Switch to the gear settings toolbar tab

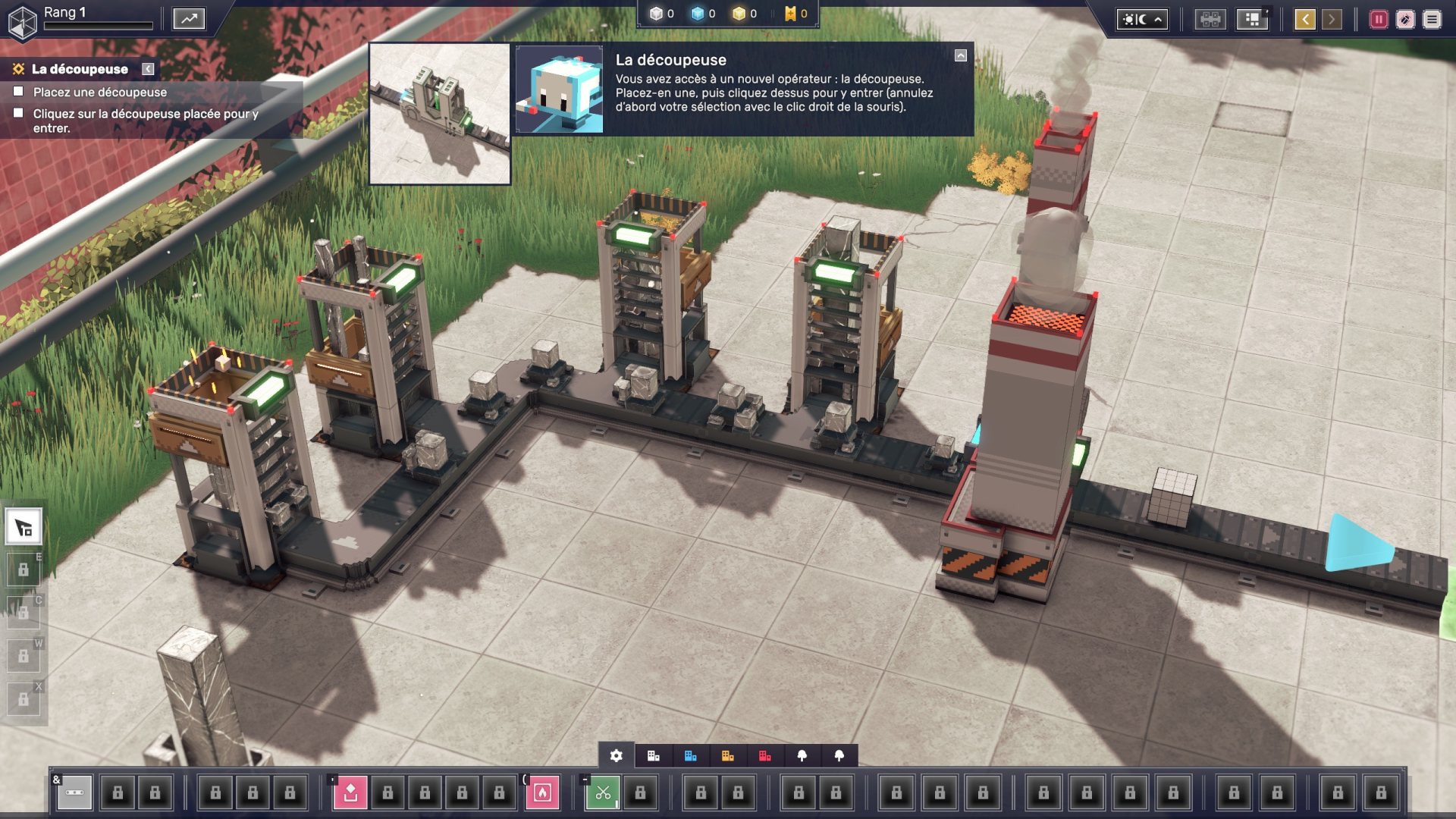[x=617, y=756]
